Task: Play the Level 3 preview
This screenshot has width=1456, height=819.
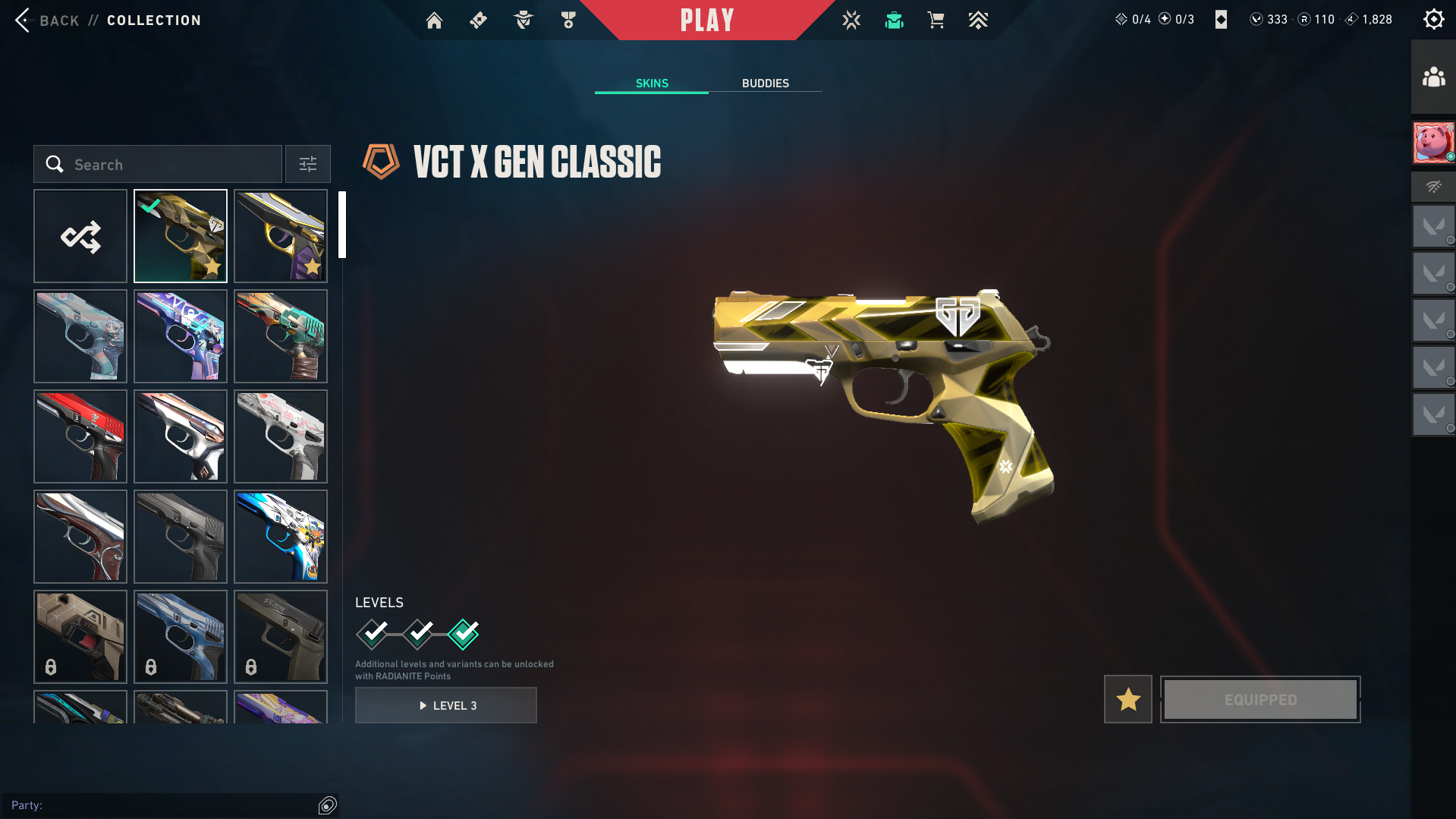Action: click(x=446, y=706)
